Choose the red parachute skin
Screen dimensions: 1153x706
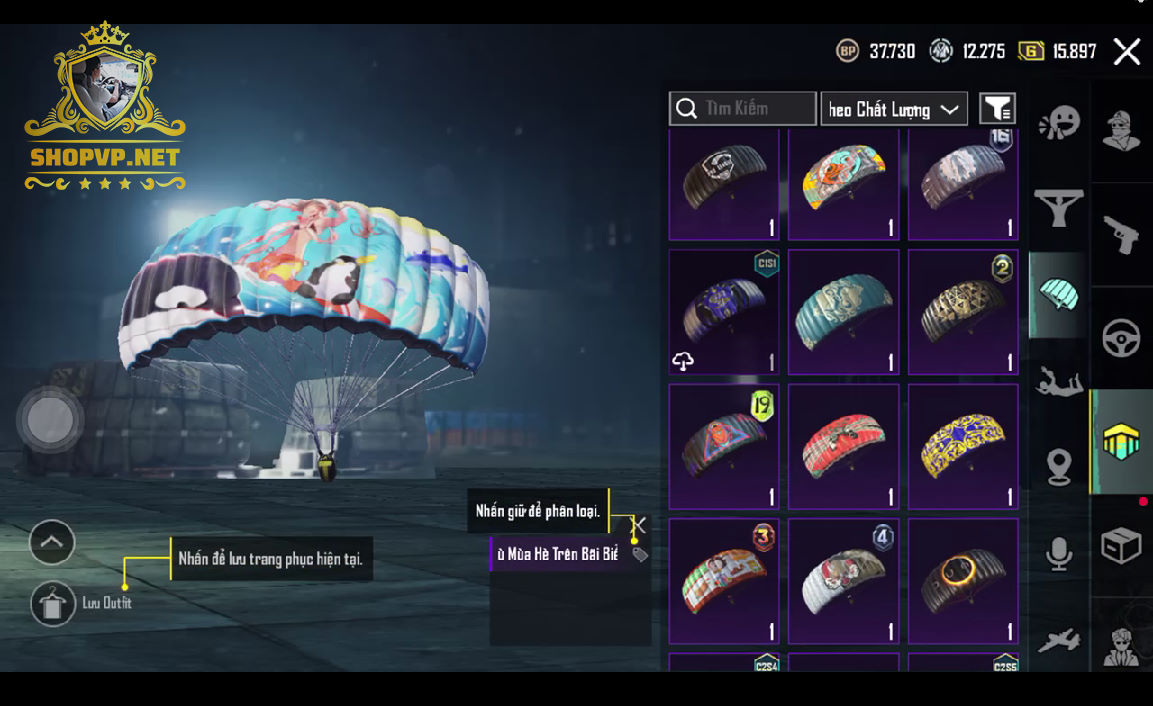tap(843, 447)
